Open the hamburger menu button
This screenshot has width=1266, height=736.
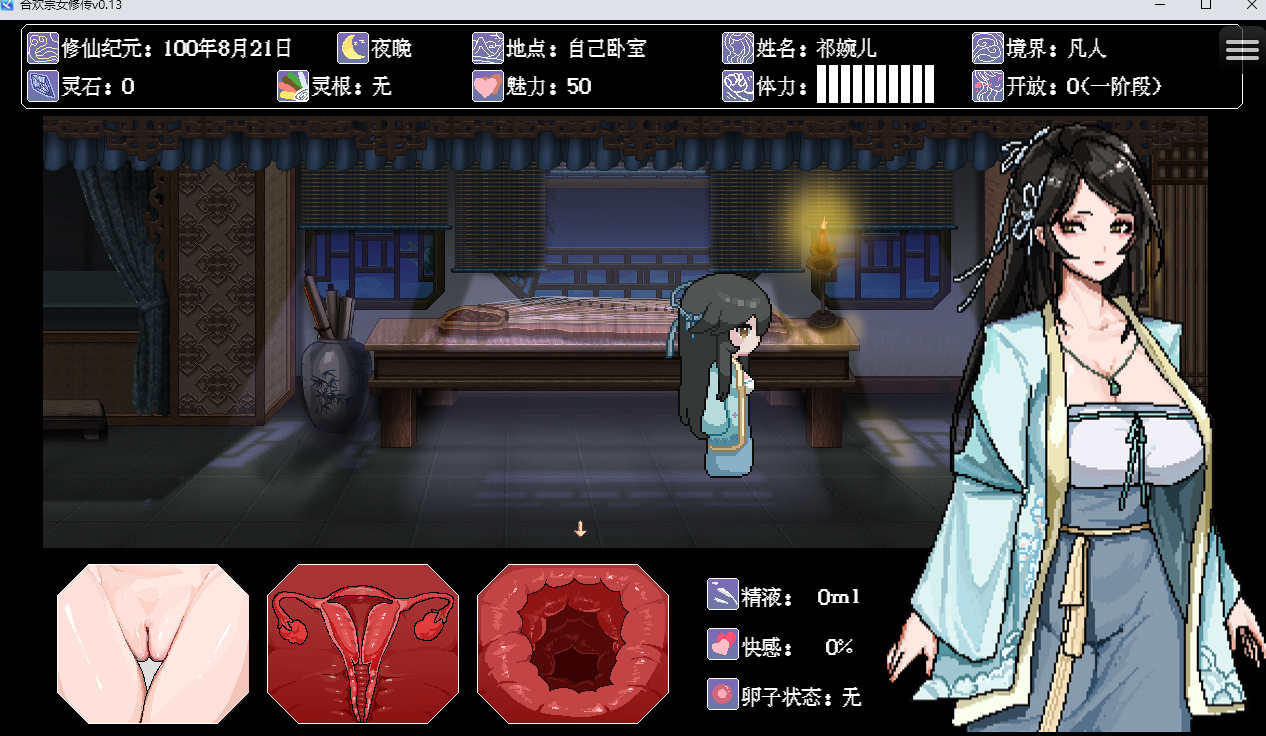tap(1242, 48)
